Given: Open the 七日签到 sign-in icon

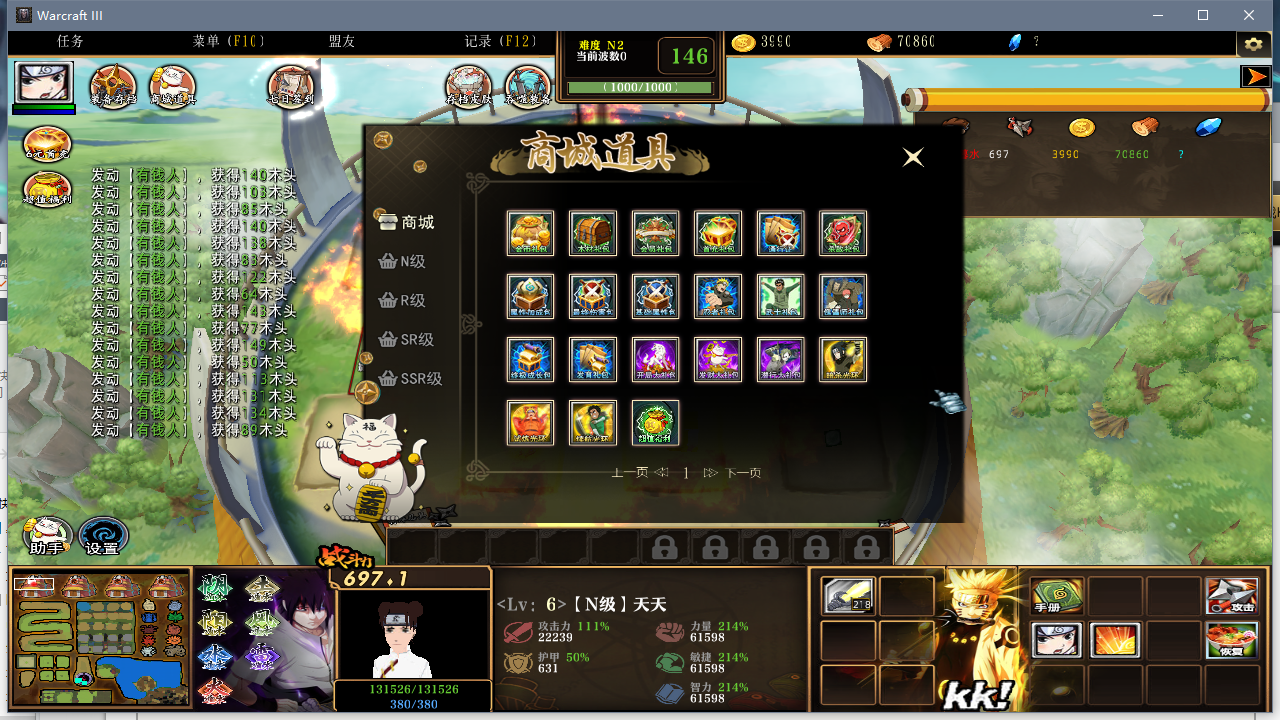Looking at the screenshot, I should pyautogui.click(x=291, y=85).
